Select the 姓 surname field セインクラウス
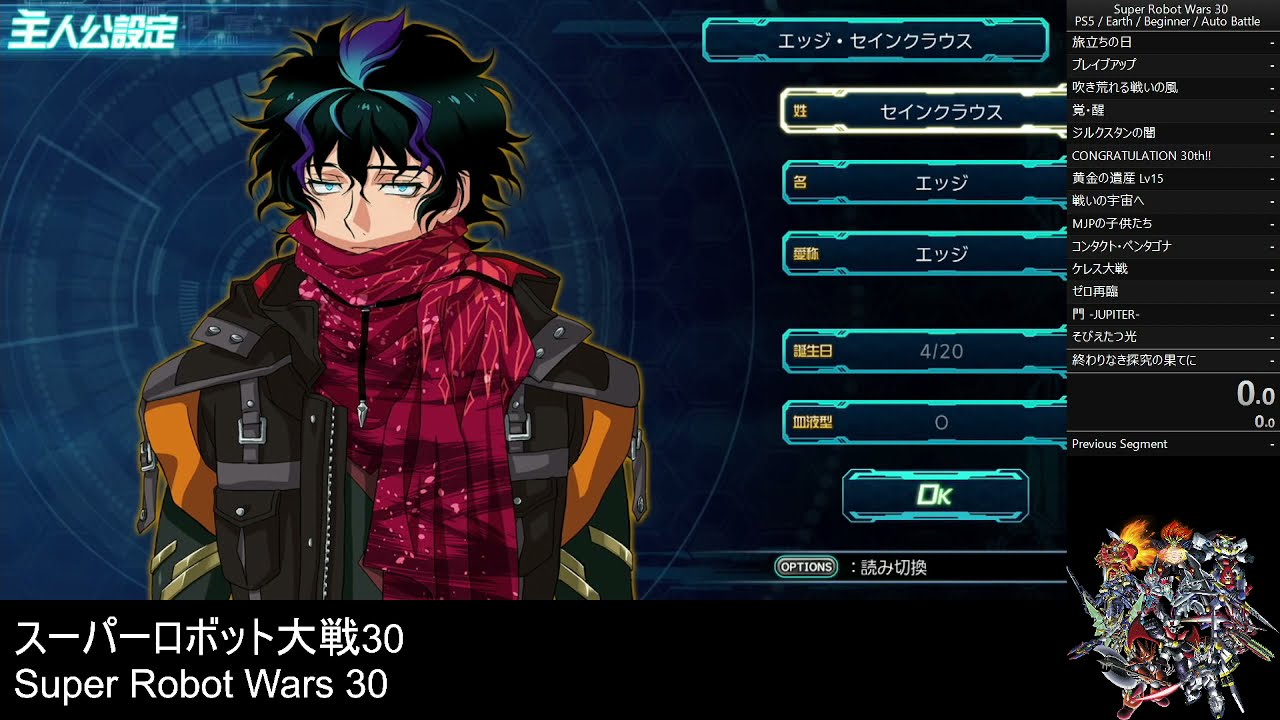1280x720 pixels. click(925, 112)
